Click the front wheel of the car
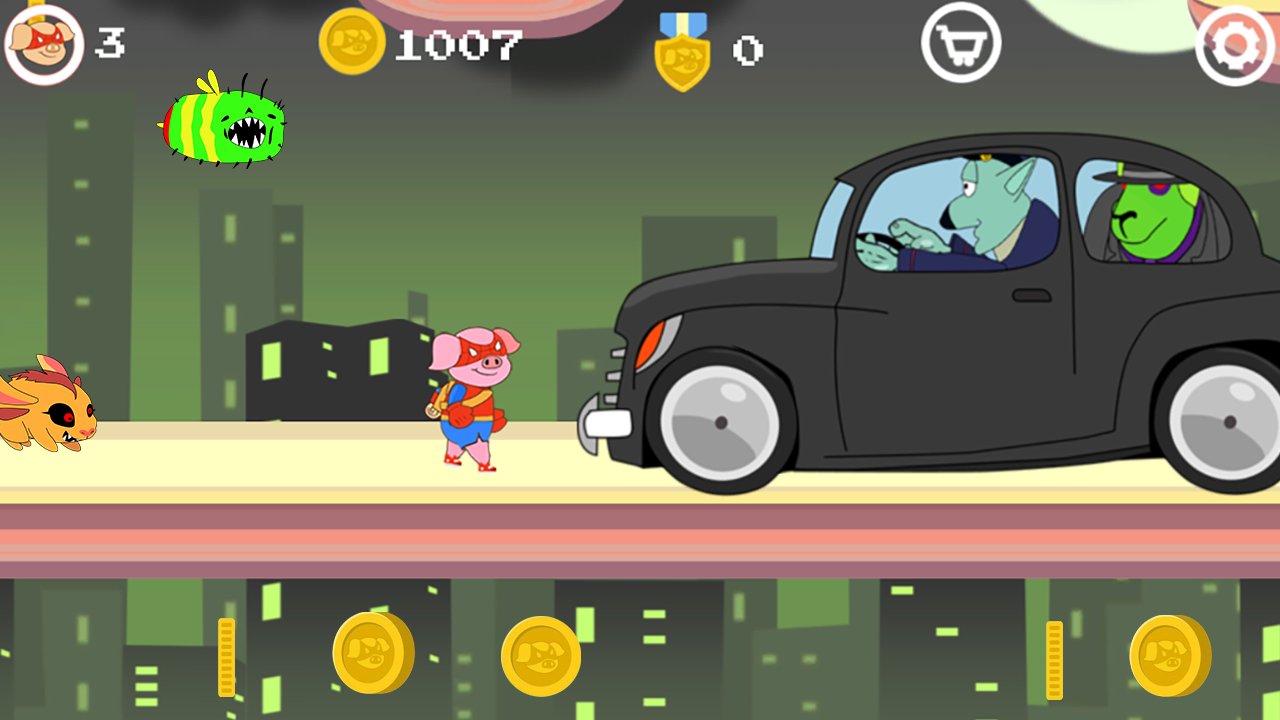The width and height of the screenshot is (1280, 720). point(718,420)
